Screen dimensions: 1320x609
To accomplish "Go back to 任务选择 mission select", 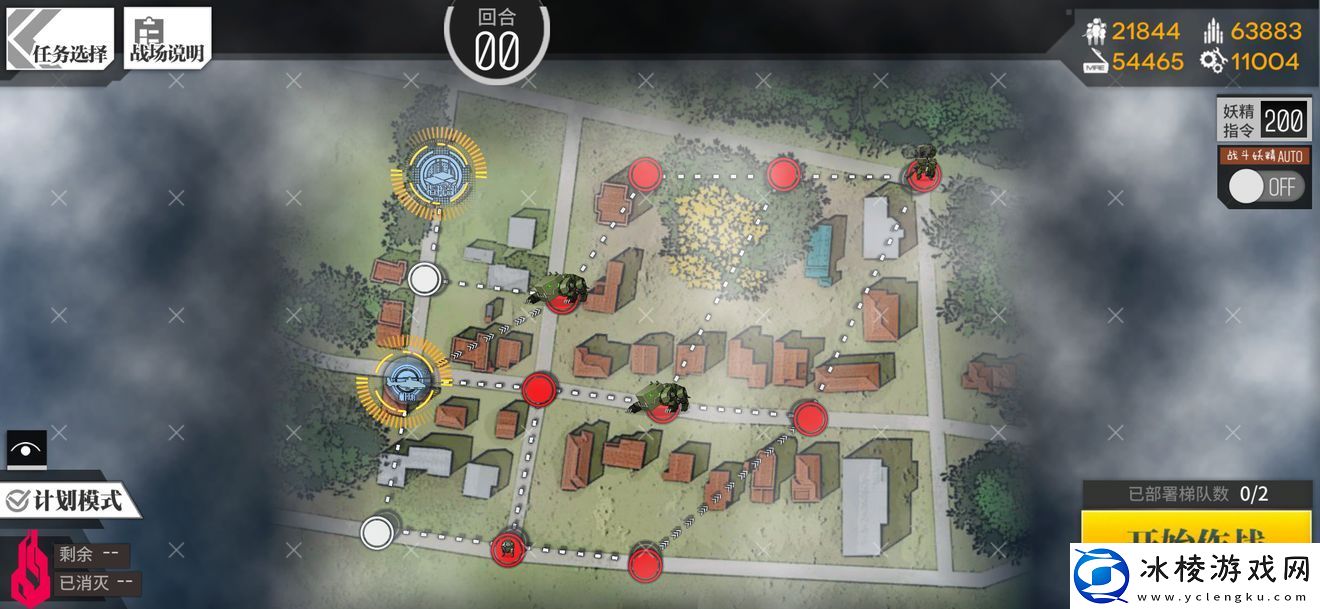I will 60,40.
